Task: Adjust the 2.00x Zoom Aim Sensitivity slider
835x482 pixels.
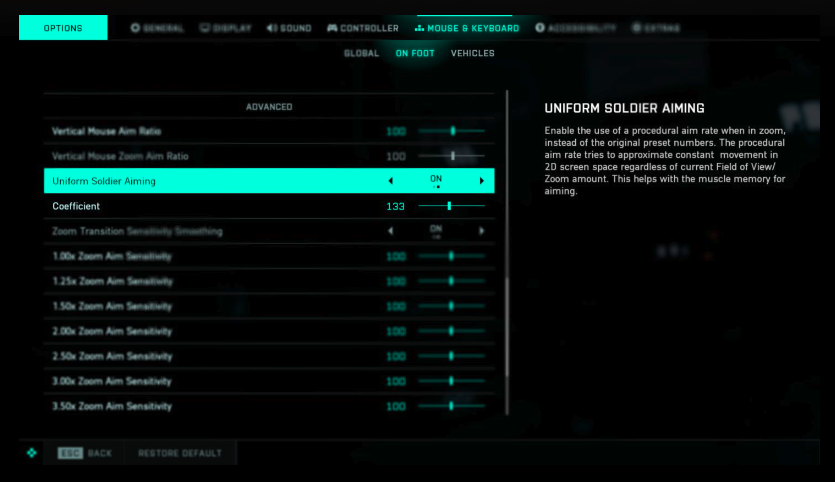Action: [451, 331]
